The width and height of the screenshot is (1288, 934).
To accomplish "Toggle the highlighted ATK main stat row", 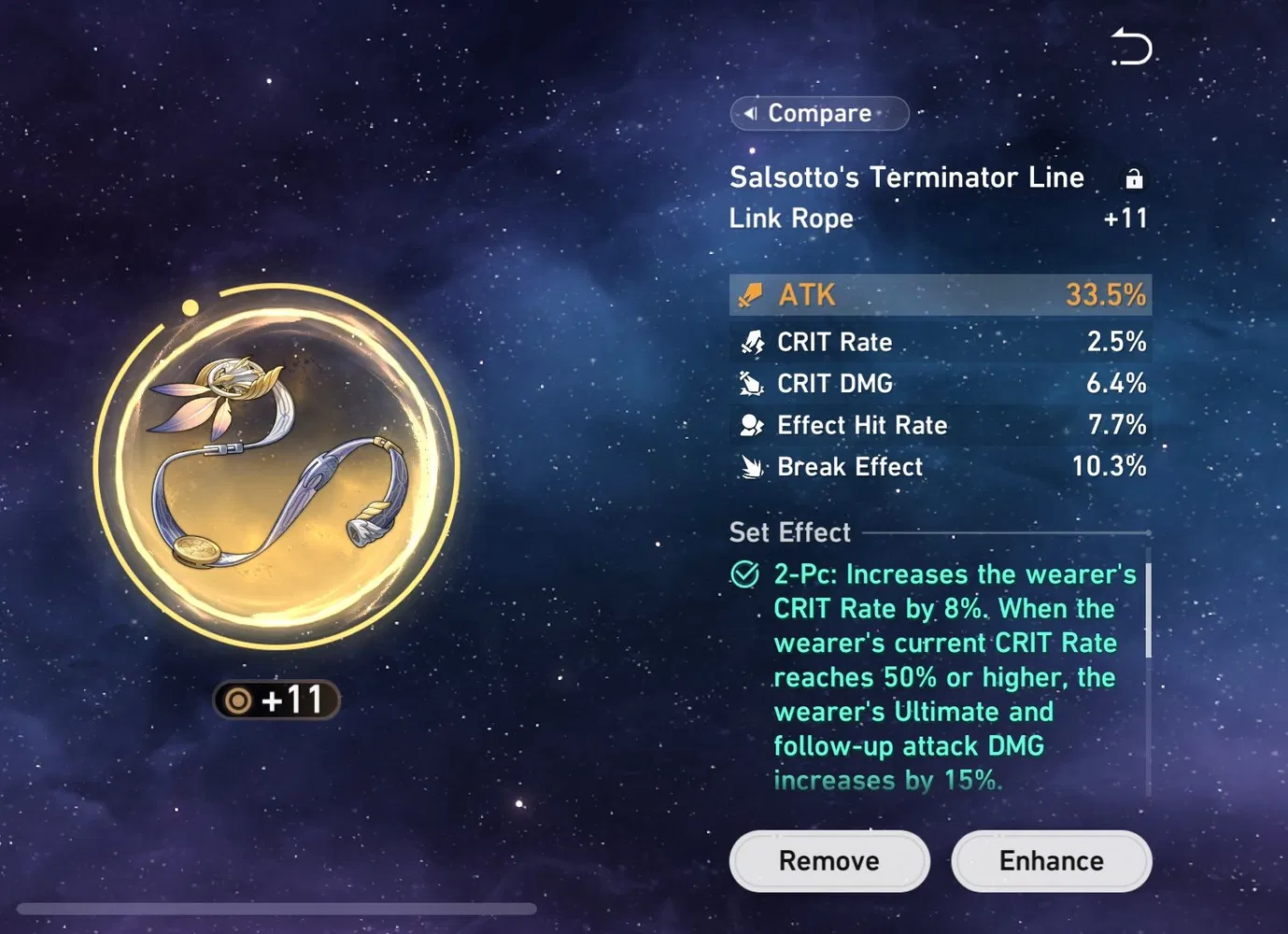I will (940, 294).
